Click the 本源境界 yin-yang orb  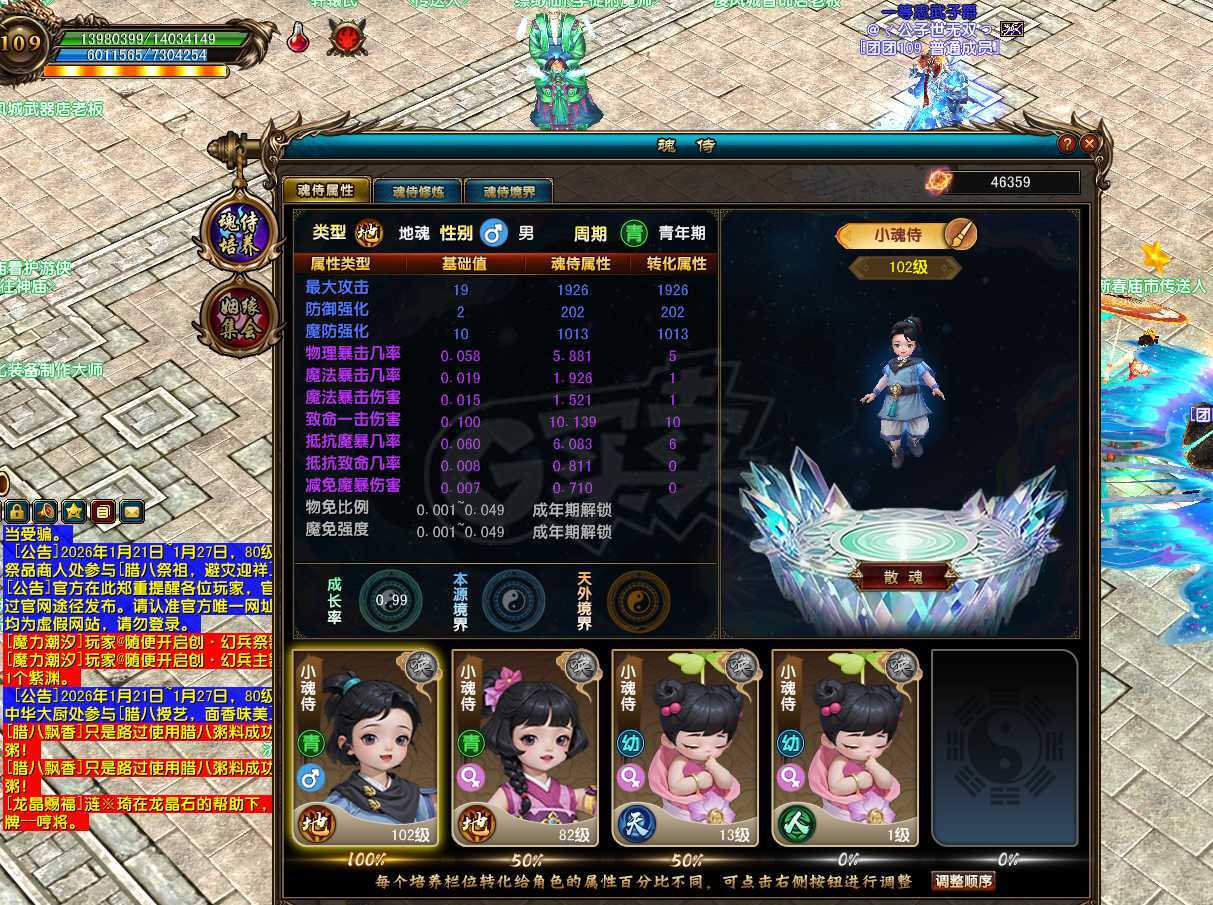pos(513,600)
